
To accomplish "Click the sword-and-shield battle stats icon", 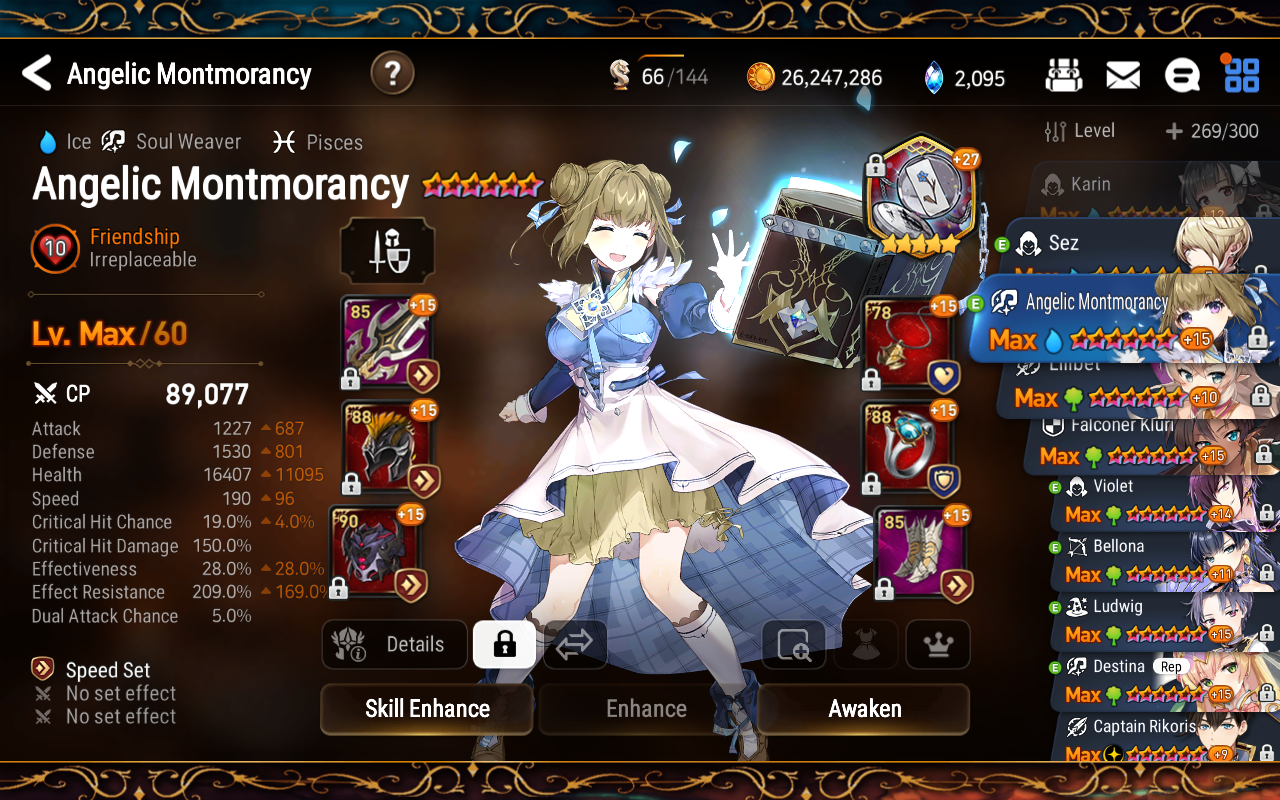I will [x=387, y=251].
